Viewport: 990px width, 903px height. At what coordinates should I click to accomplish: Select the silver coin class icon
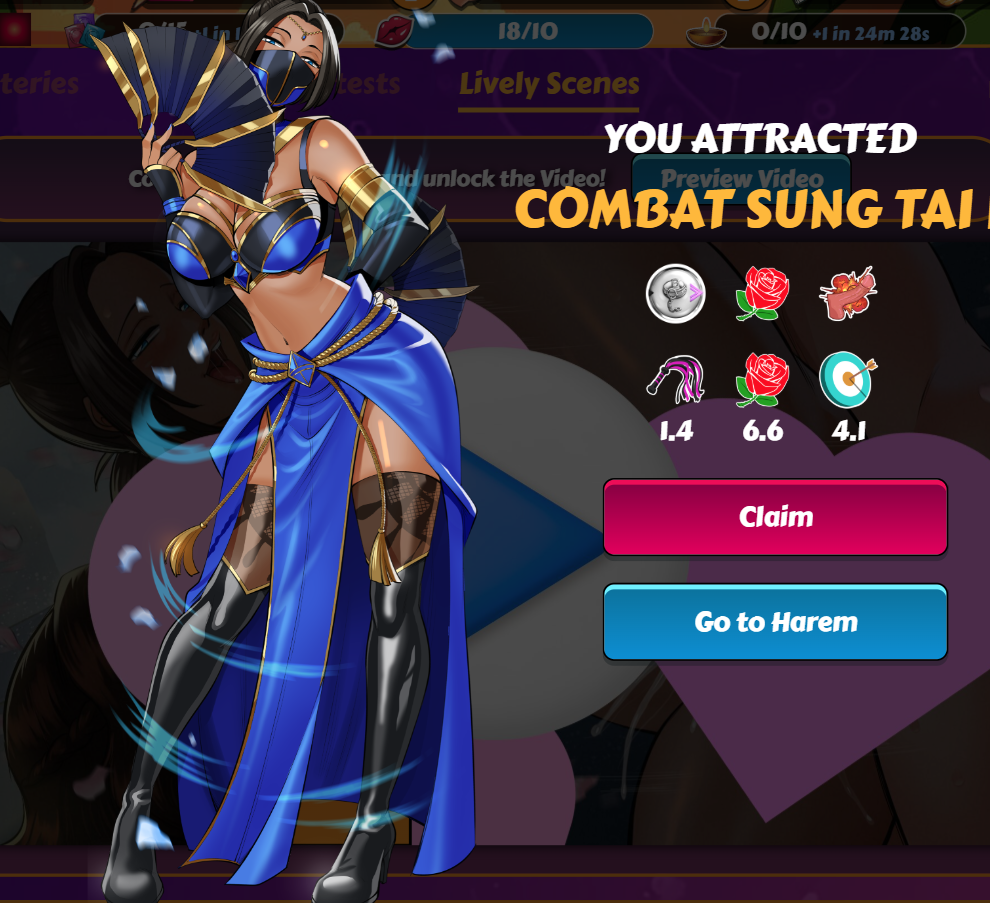(676, 294)
